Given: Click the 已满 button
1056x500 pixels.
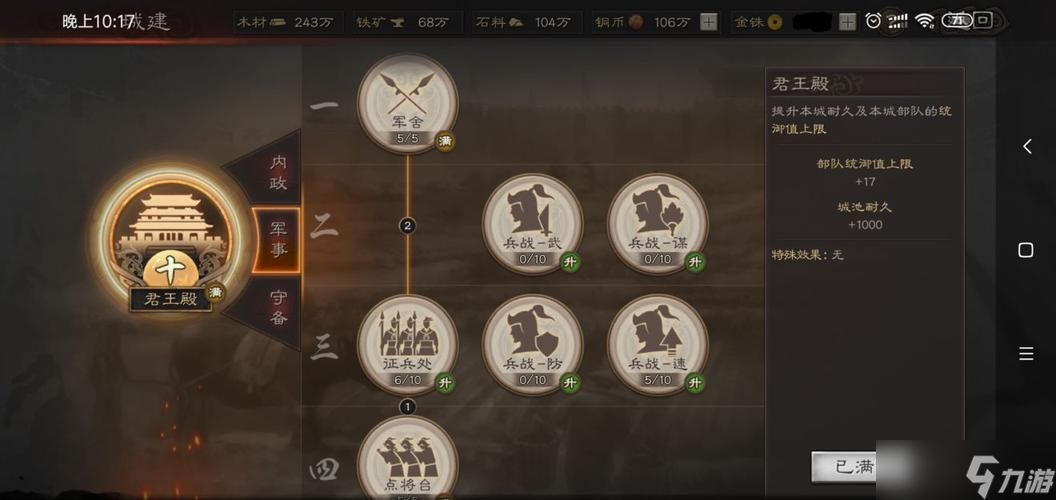Looking at the screenshot, I should pos(845,466).
